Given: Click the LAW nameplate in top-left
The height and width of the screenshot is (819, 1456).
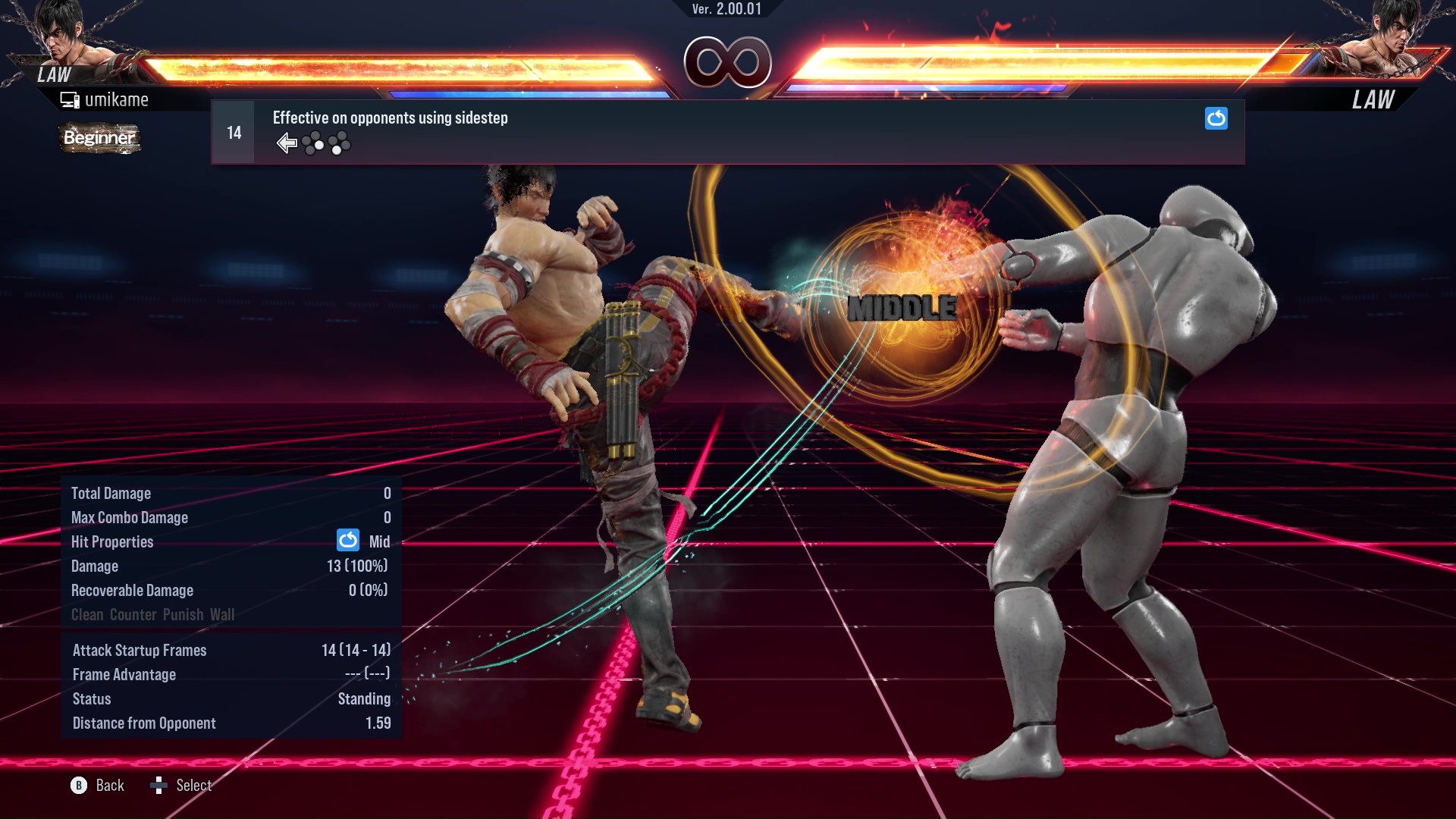Looking at the screenshot, I should click(x=52, y=75).
